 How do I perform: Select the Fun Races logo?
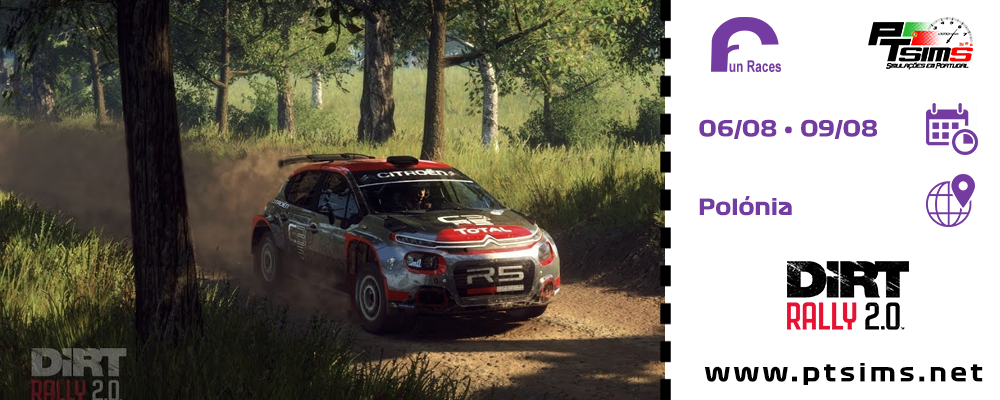pyautogui.click(x=746, y=46)
